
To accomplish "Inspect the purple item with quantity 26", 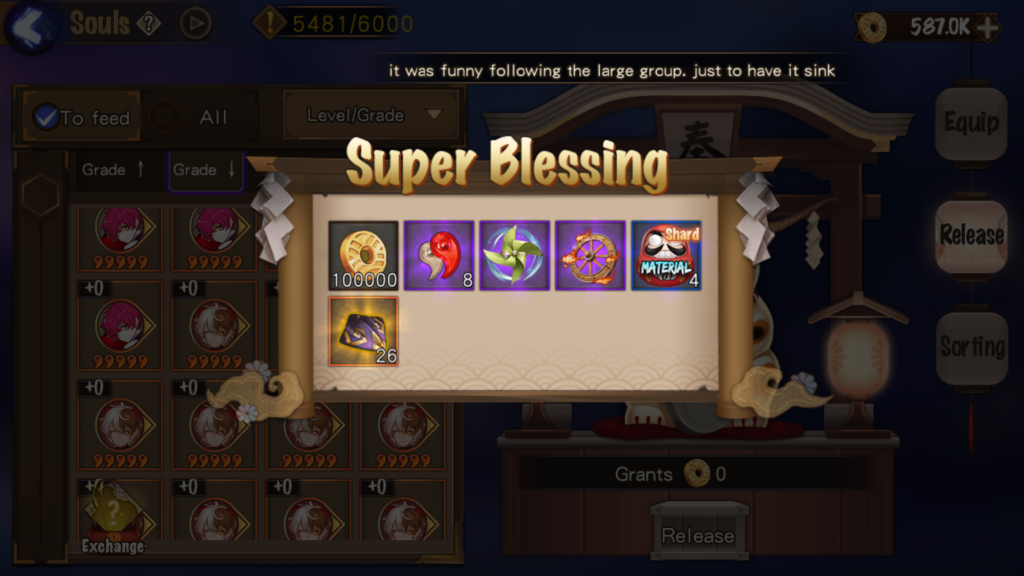I will [364, 331].
